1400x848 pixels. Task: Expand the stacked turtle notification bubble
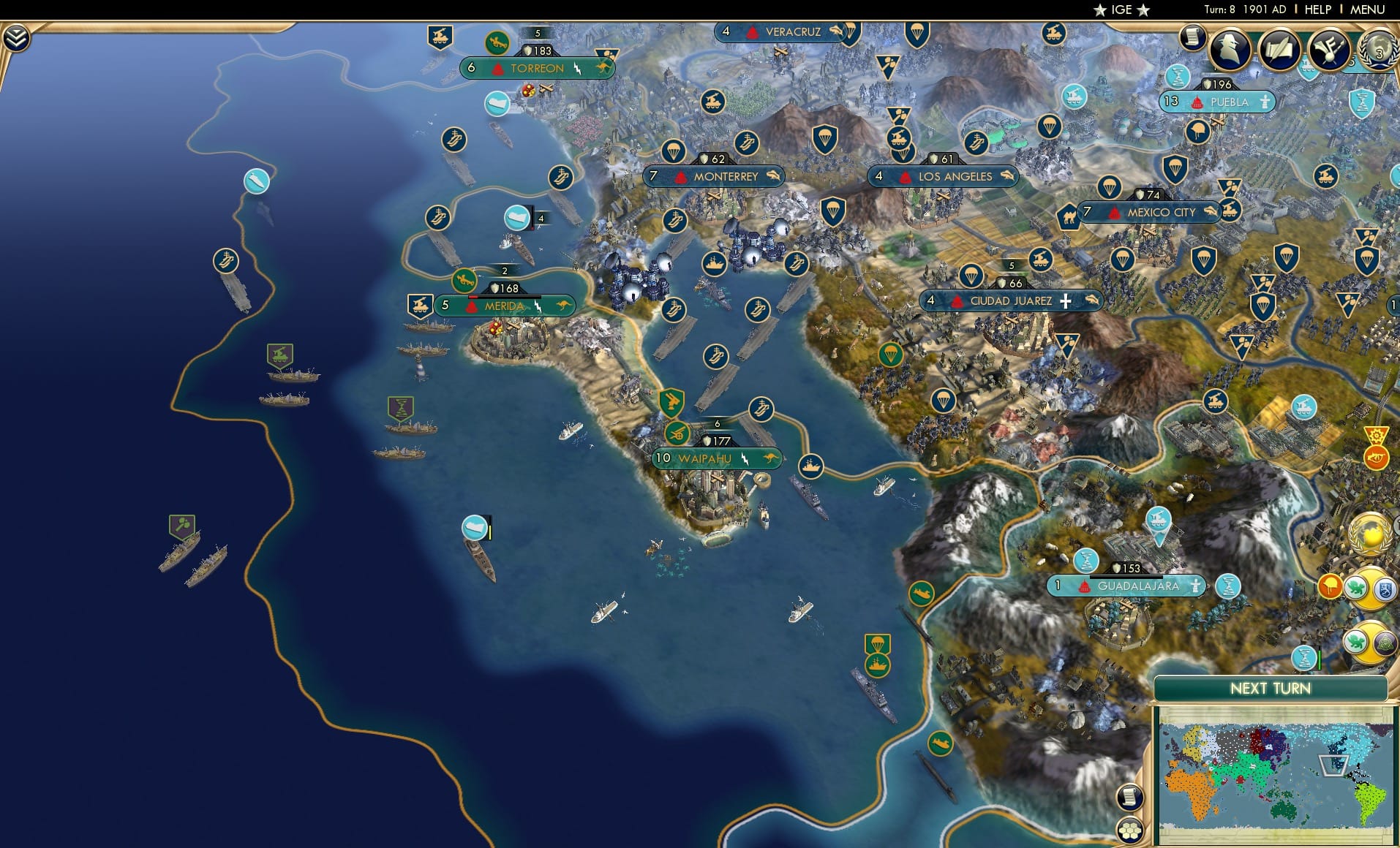1356,588
